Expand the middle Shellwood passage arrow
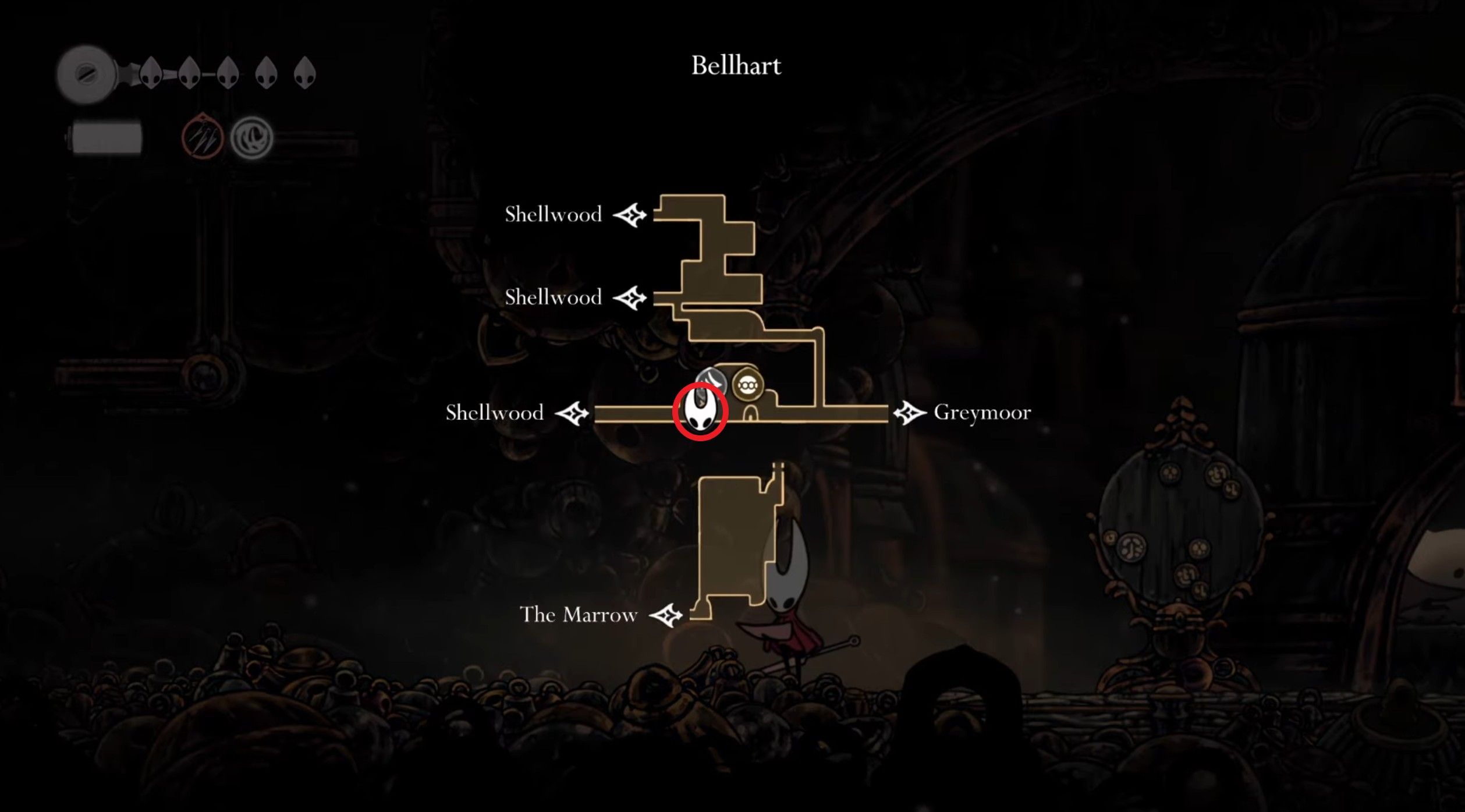 pos(630,298)
